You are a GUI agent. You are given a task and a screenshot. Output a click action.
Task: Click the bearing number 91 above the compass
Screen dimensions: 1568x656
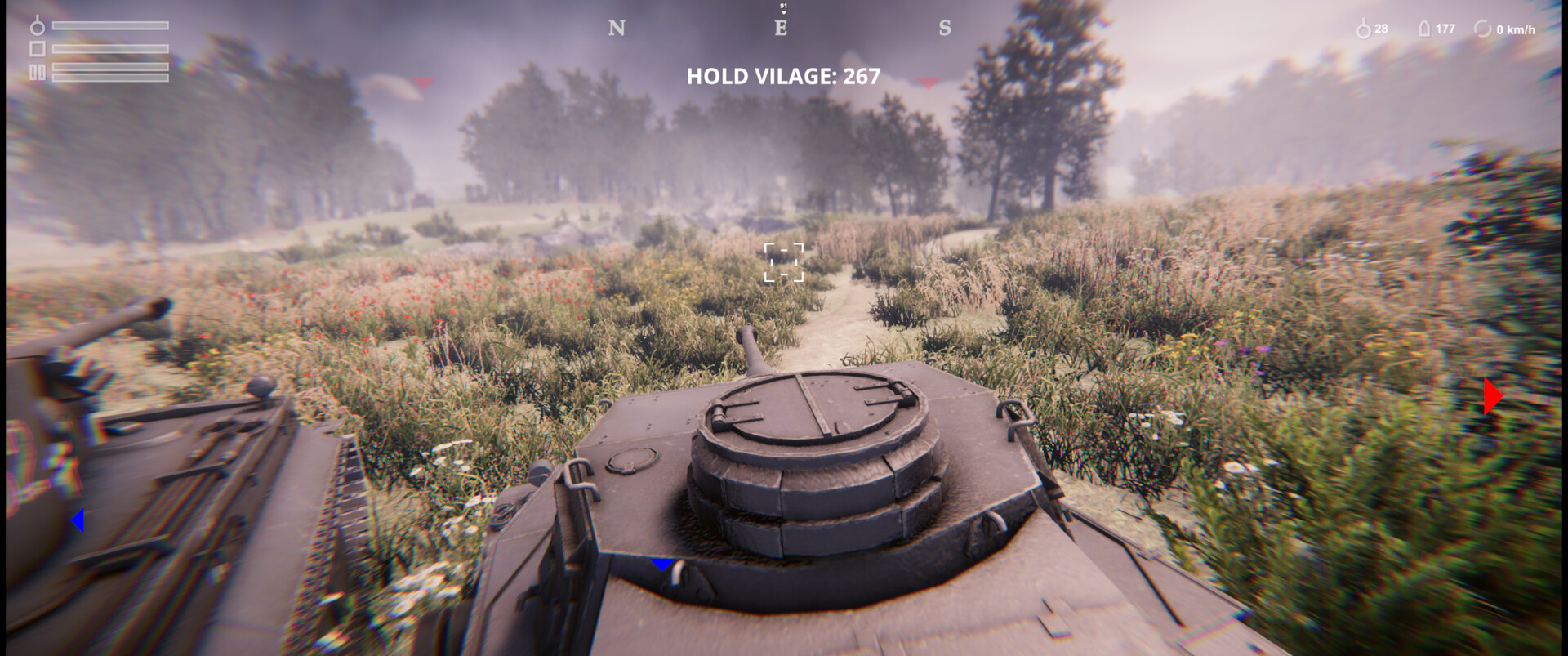coord(783,6)
